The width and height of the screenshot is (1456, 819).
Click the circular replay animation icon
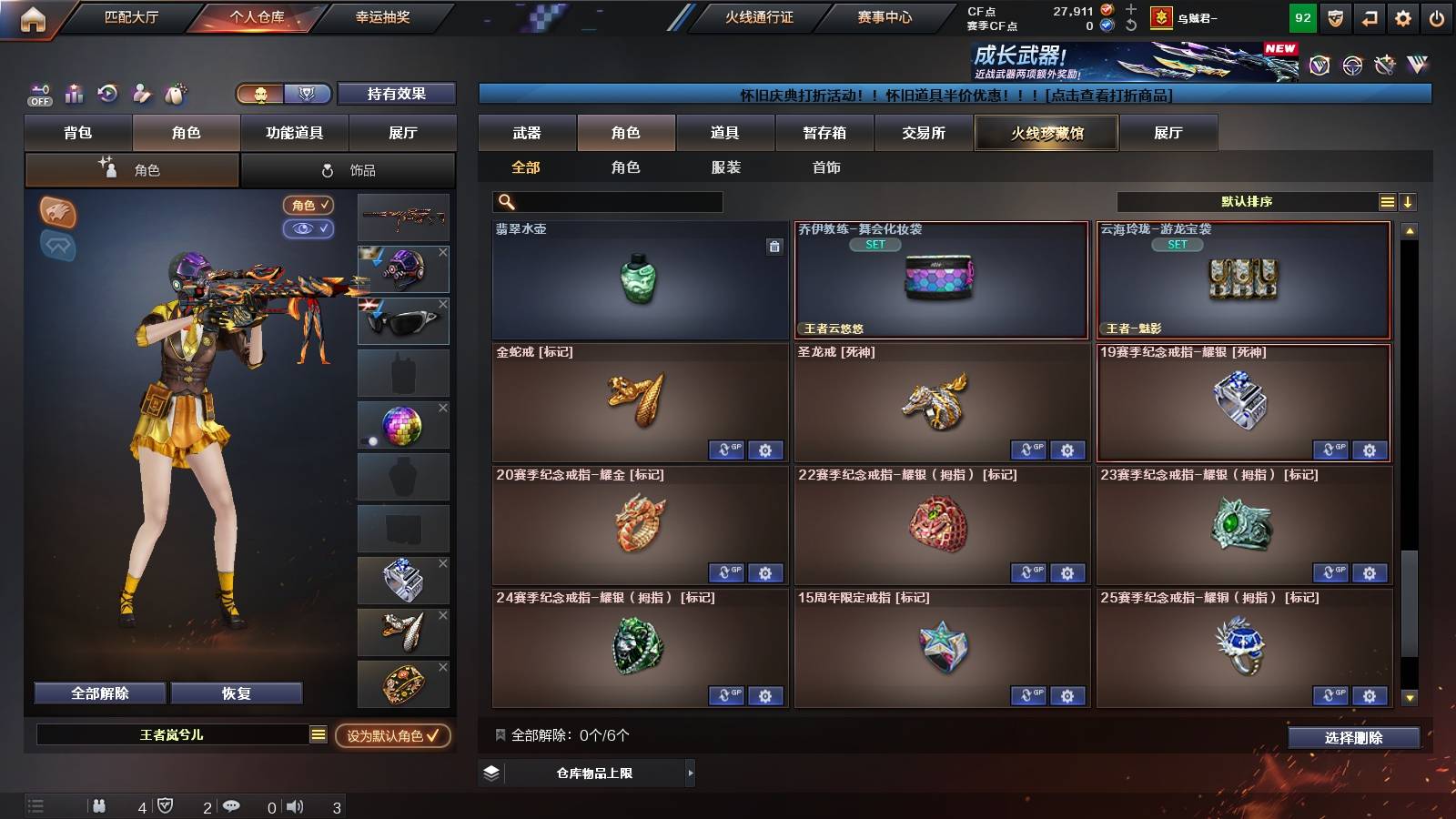pyautogui.click(x=107, y=94)
